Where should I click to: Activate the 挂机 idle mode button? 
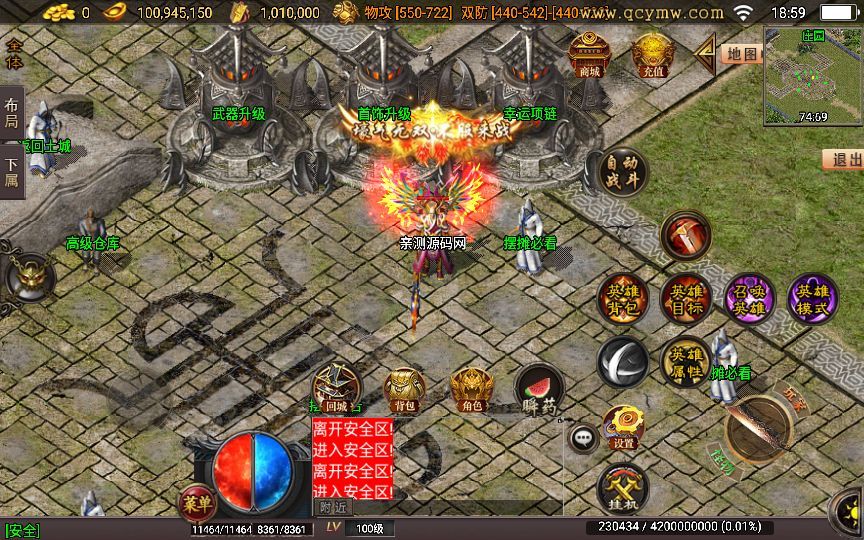click(623, 490)
